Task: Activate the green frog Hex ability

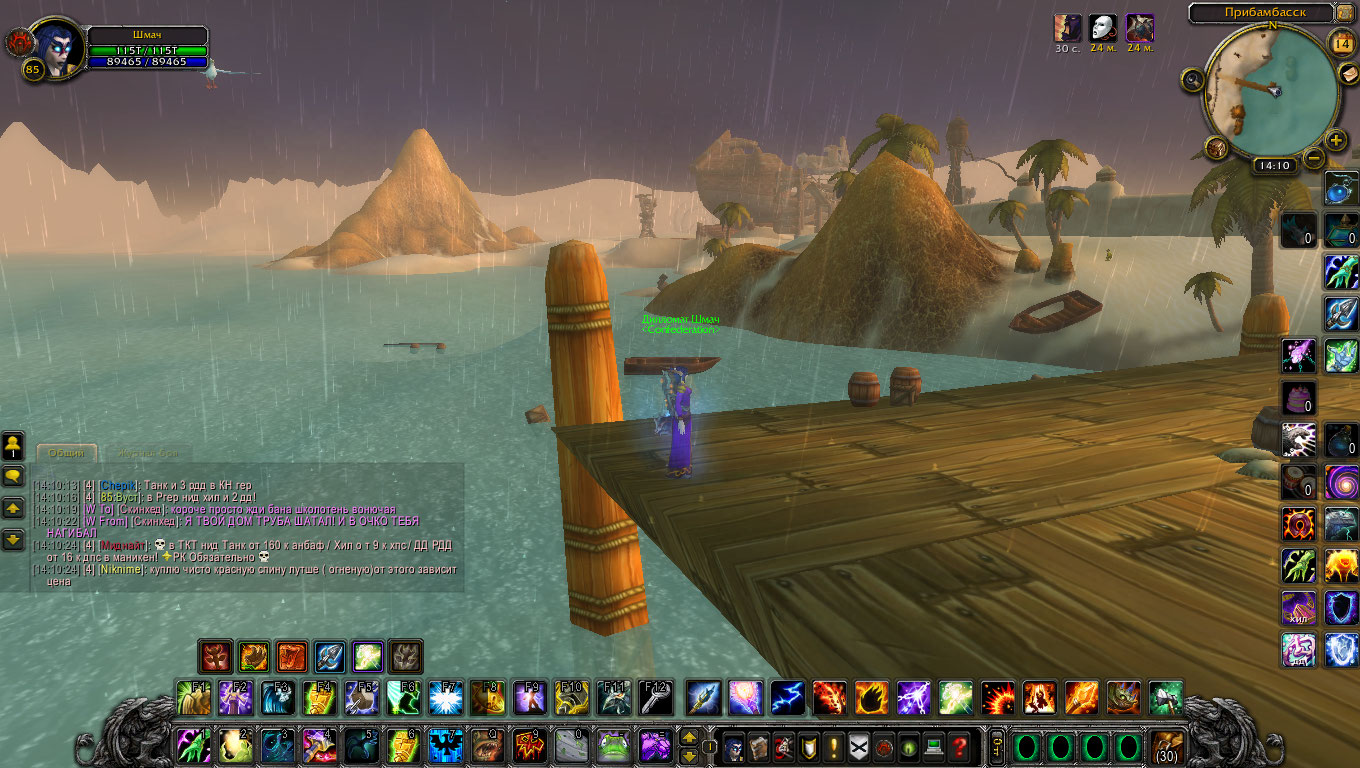Action: (614, 746)
